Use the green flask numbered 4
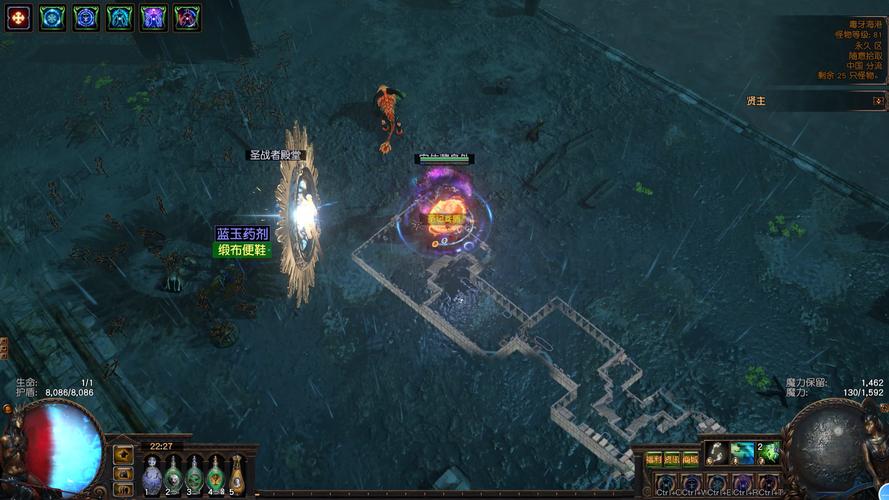The width and height of the screenshot is (889, 500). [214, 474]
